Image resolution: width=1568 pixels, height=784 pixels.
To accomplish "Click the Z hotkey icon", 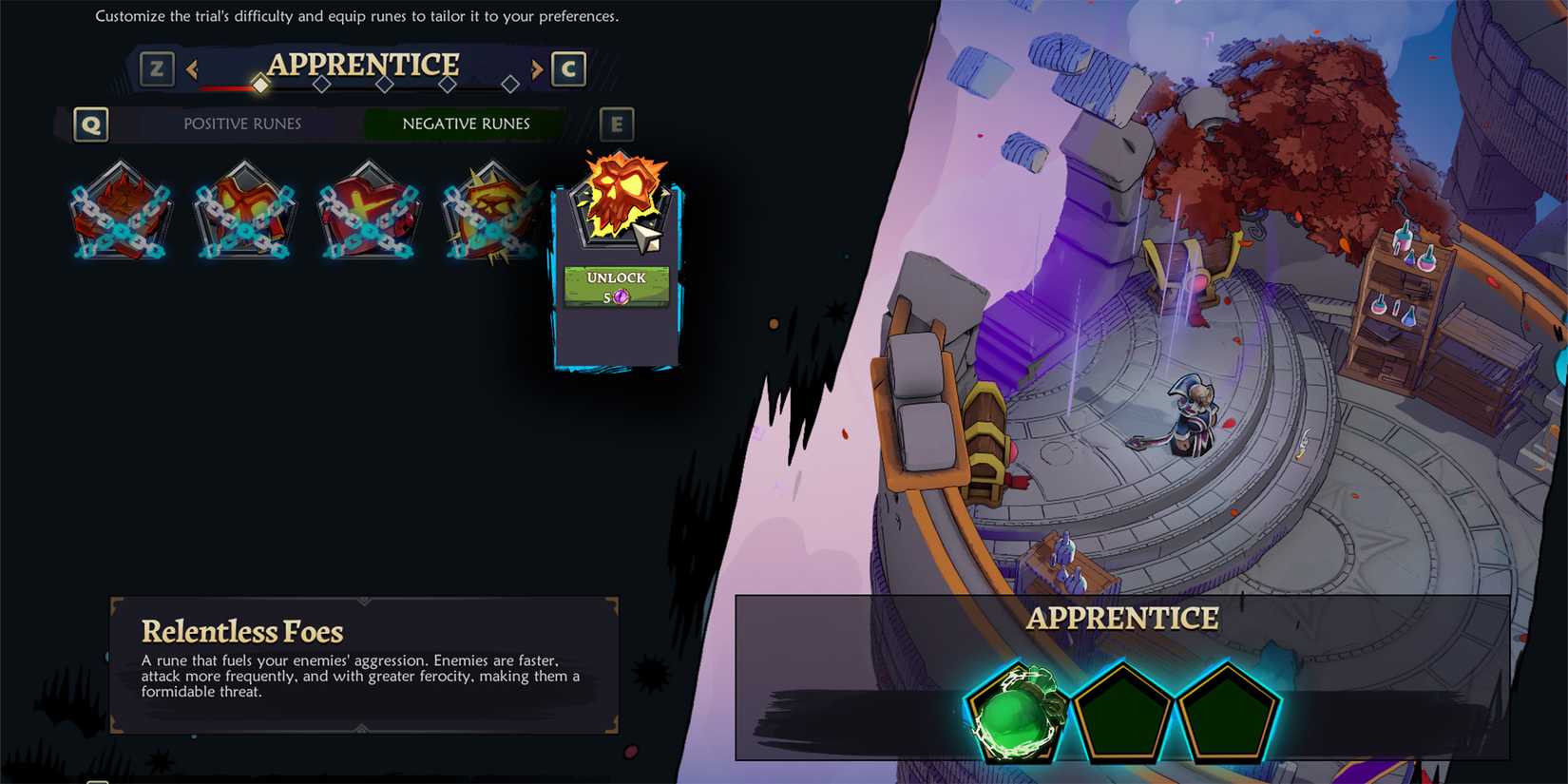I will pos(156,67).
